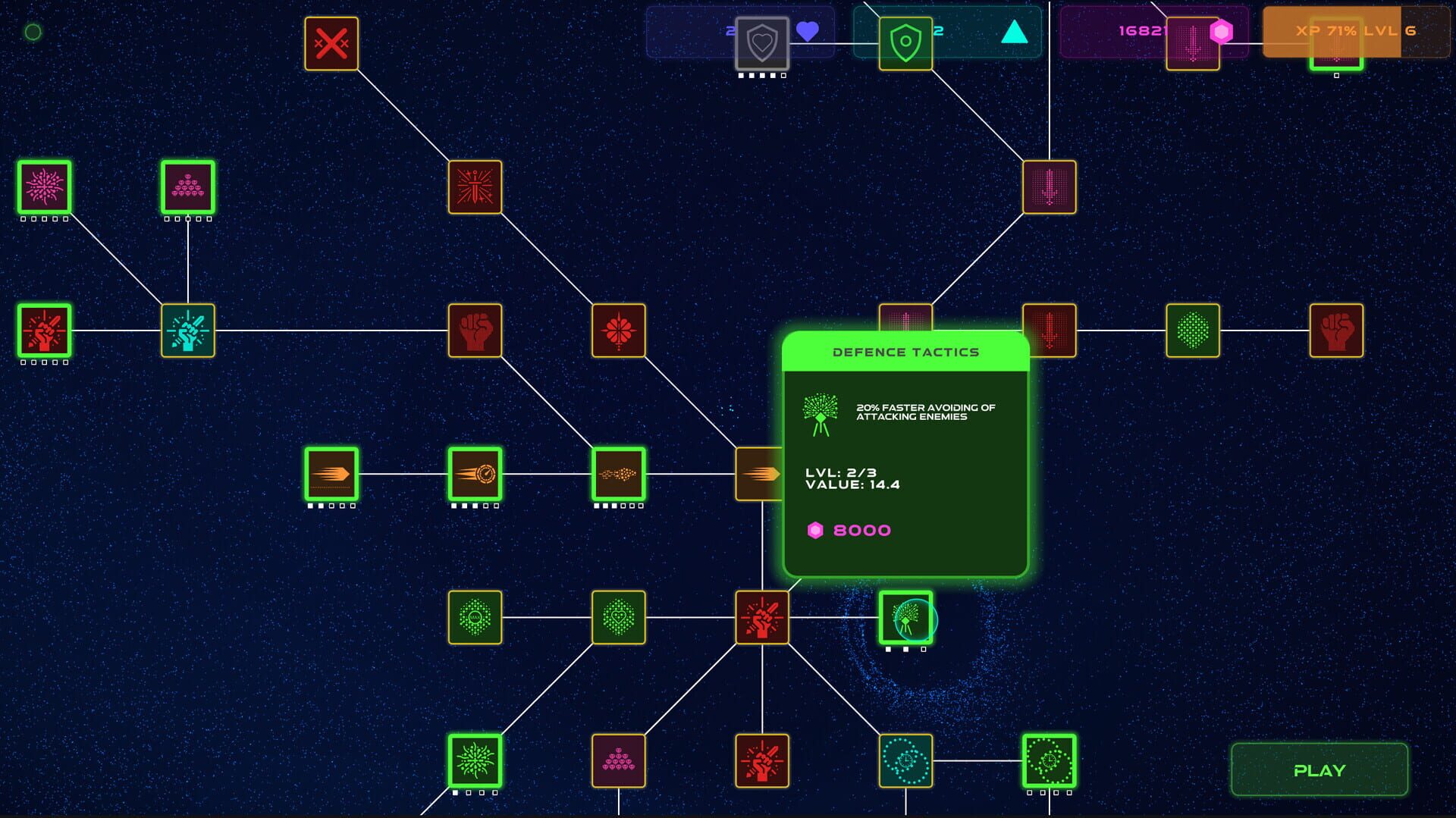Select the red X skill node at the top
The height and width of the screenshot is (818, 1456).
331,43
